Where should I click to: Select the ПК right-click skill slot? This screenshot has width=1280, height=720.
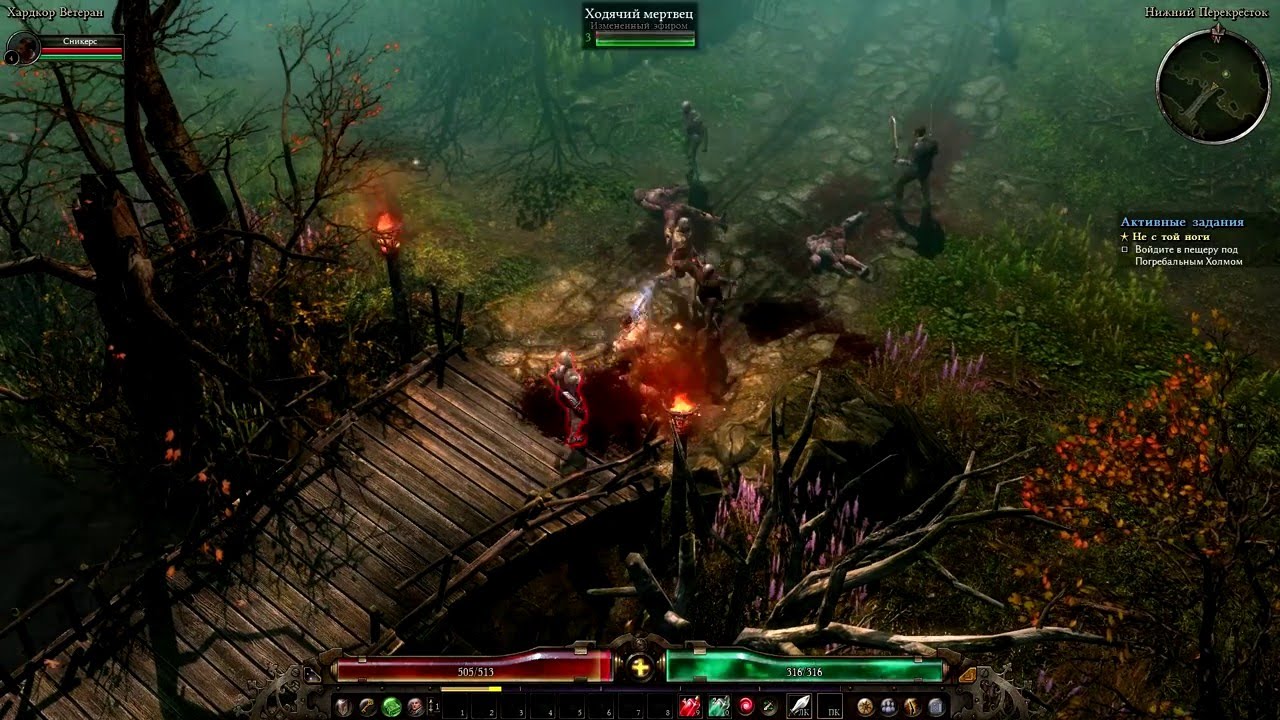coord(830,707)
